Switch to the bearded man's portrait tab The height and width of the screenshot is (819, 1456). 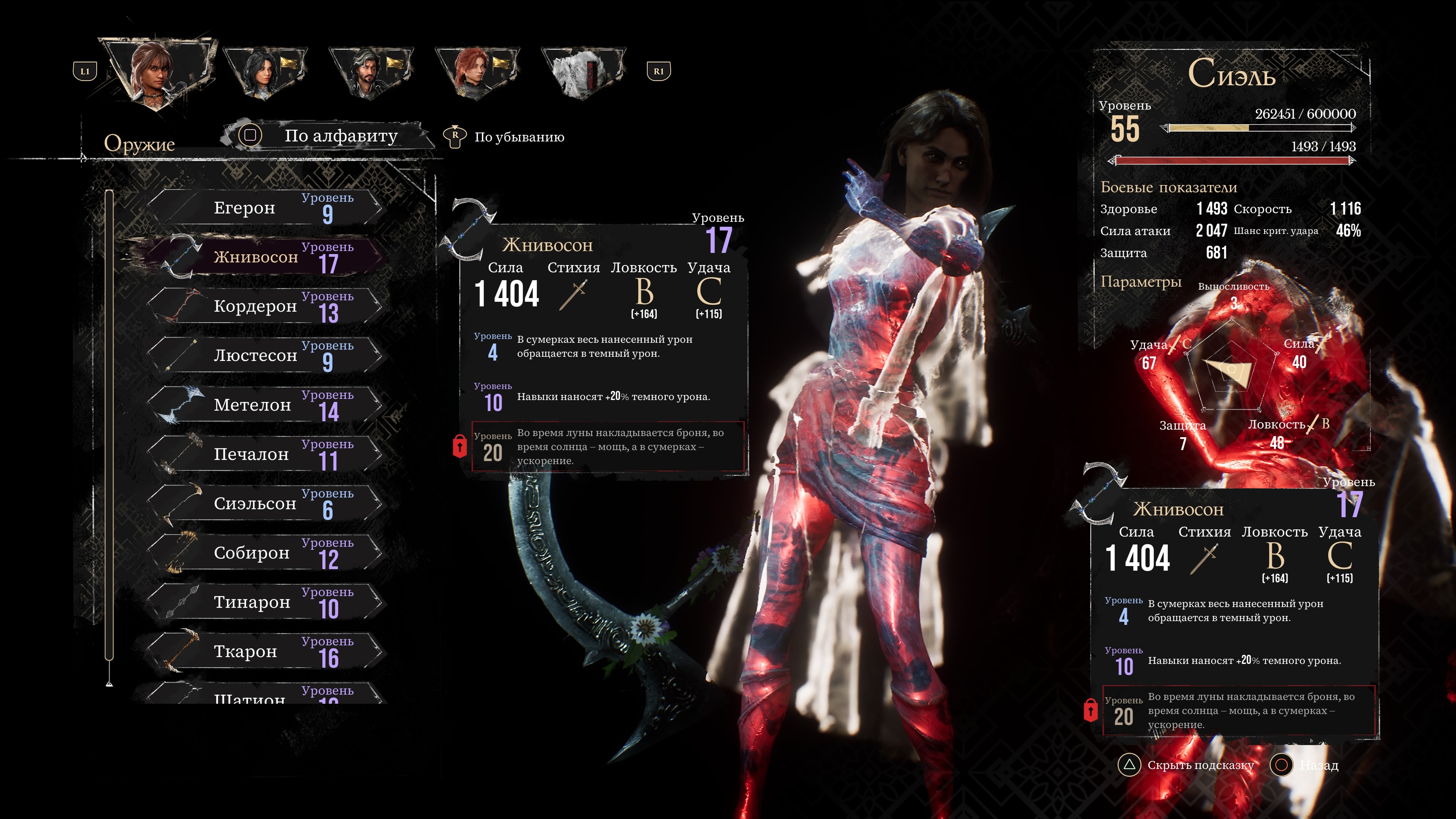coord(371,72)
